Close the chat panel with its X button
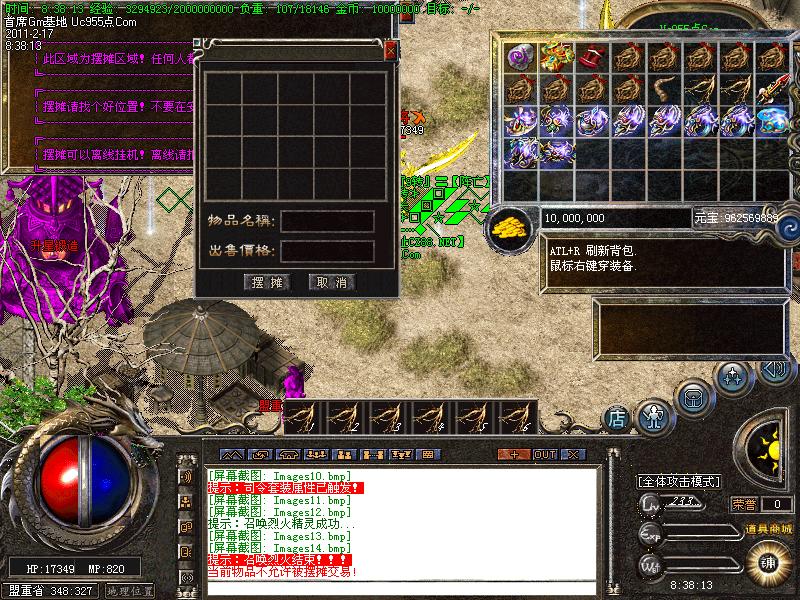 [x=572, y=454]
